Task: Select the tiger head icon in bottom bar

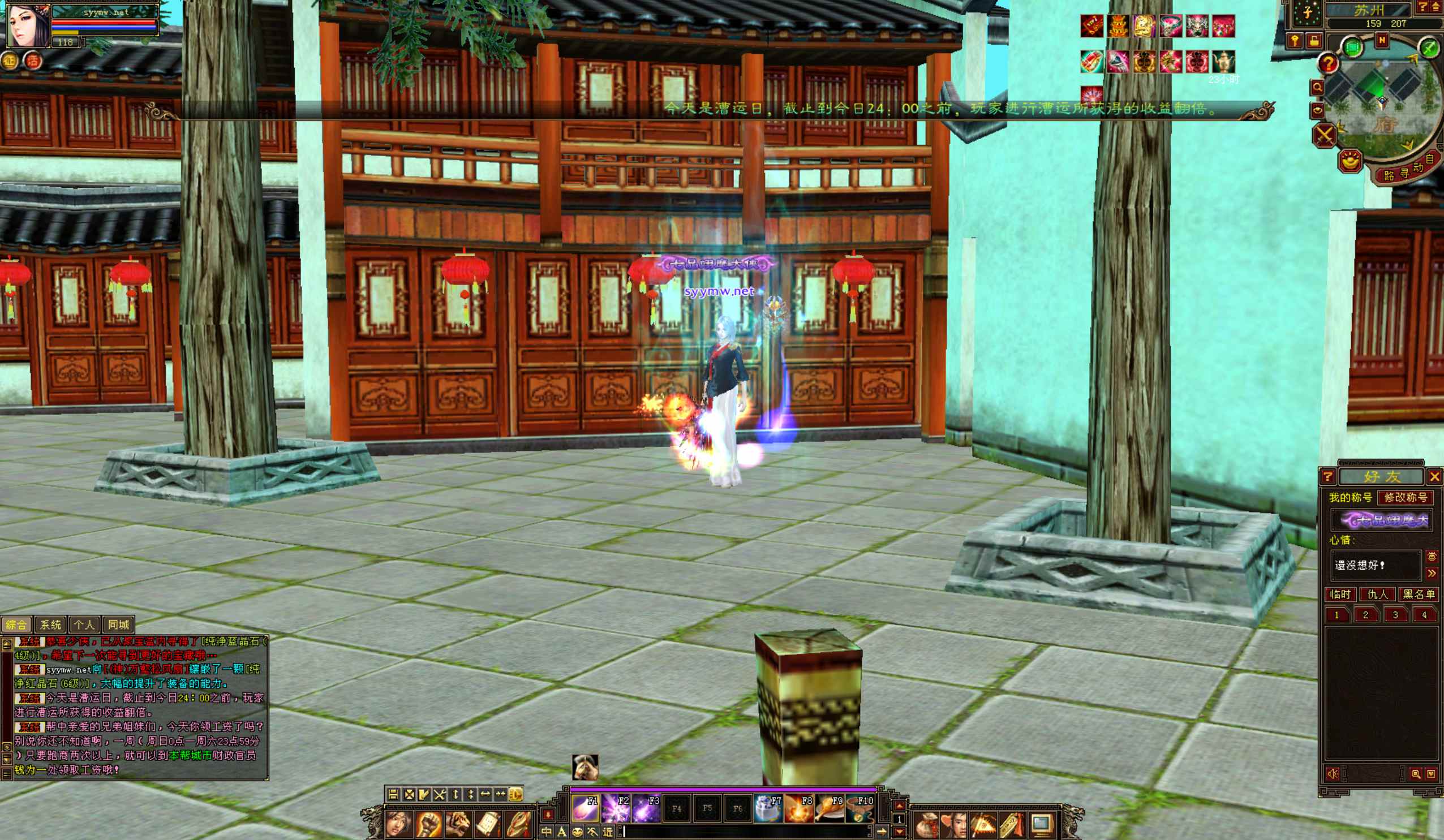Action: [458, 824]
